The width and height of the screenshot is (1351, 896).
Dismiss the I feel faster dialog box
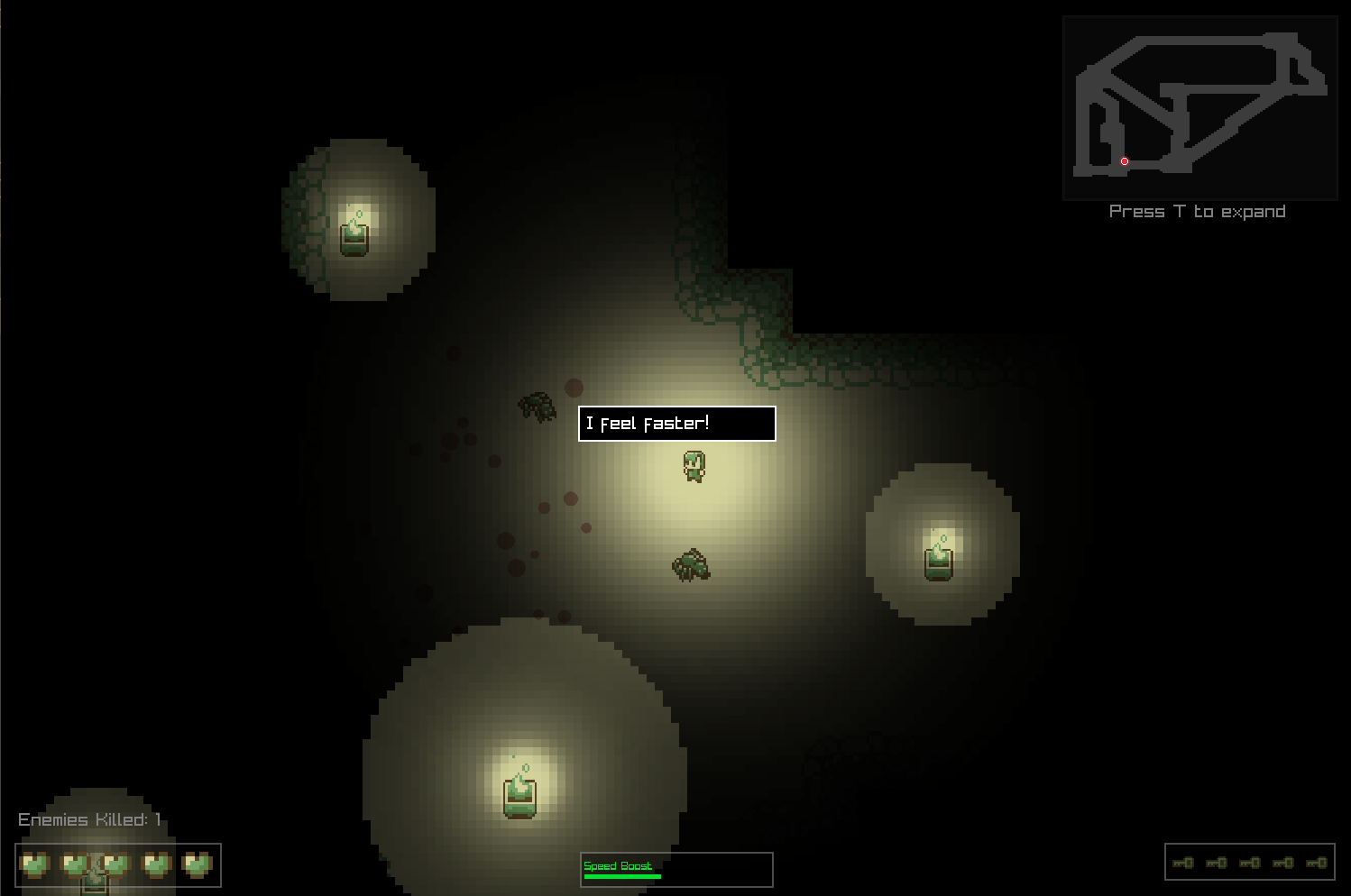[x=675, y=423]
